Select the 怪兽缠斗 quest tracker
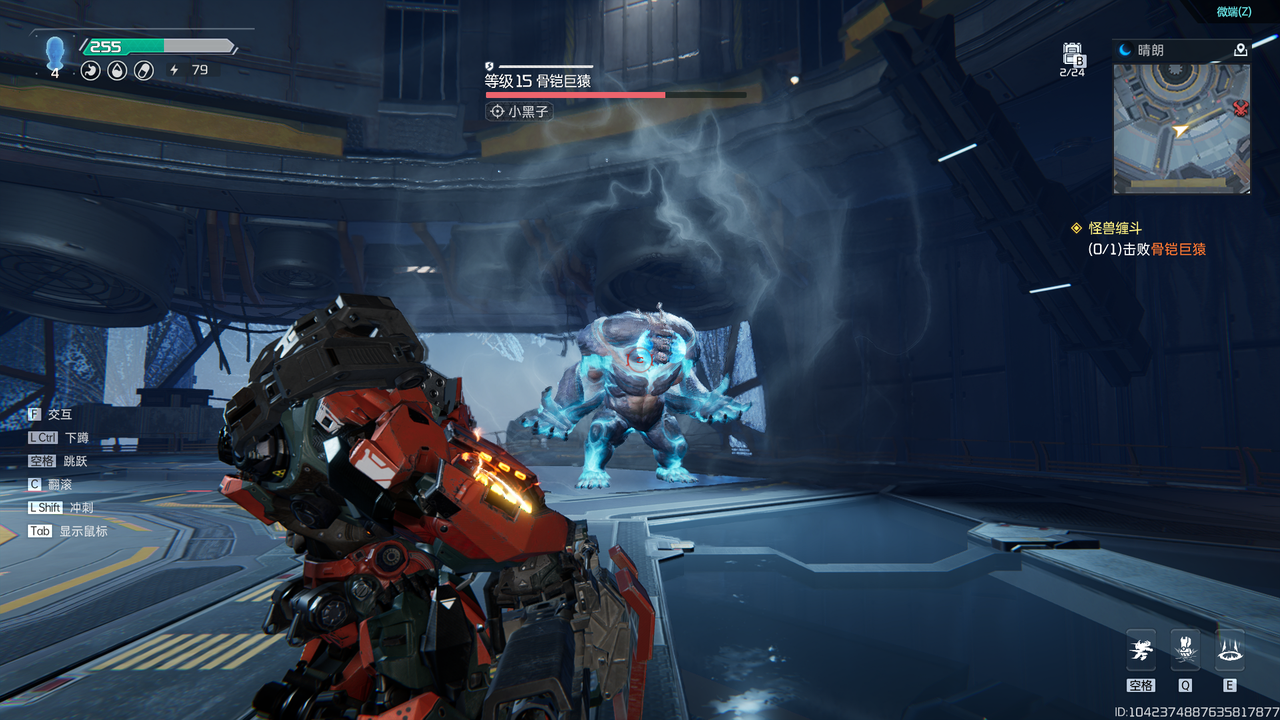The image size is (1280, 720). click(x=1114, y=228)
